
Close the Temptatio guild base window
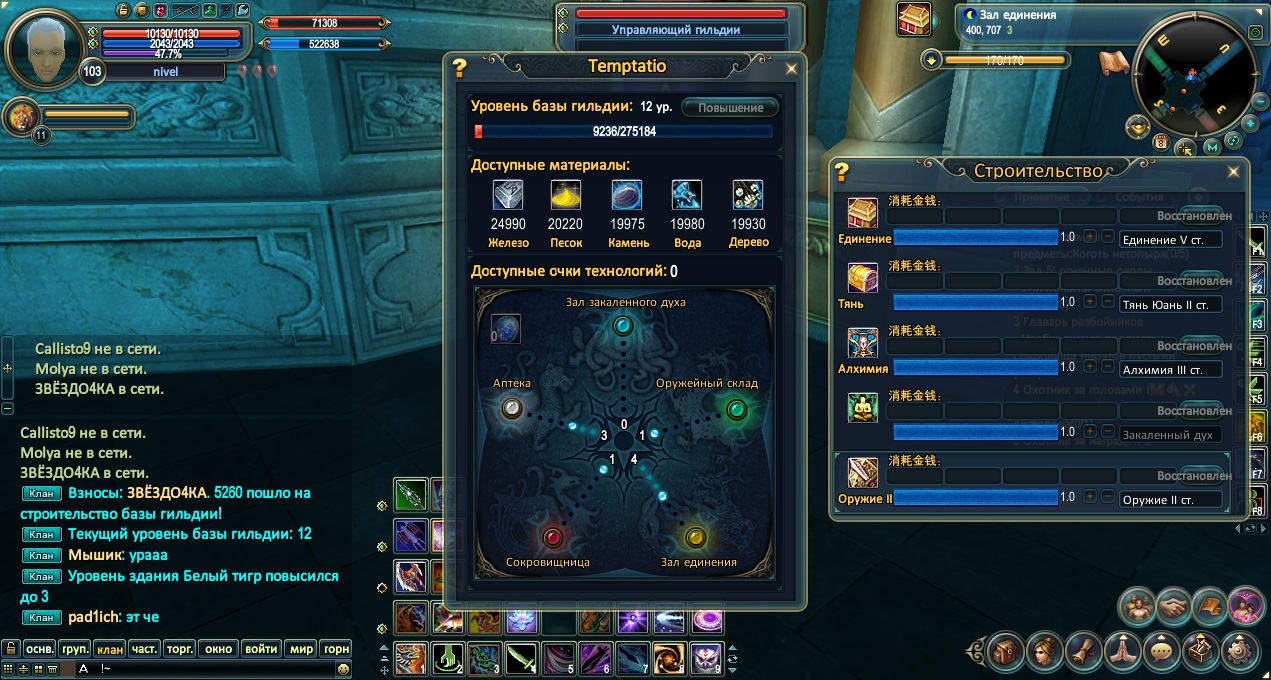[791, 69]
